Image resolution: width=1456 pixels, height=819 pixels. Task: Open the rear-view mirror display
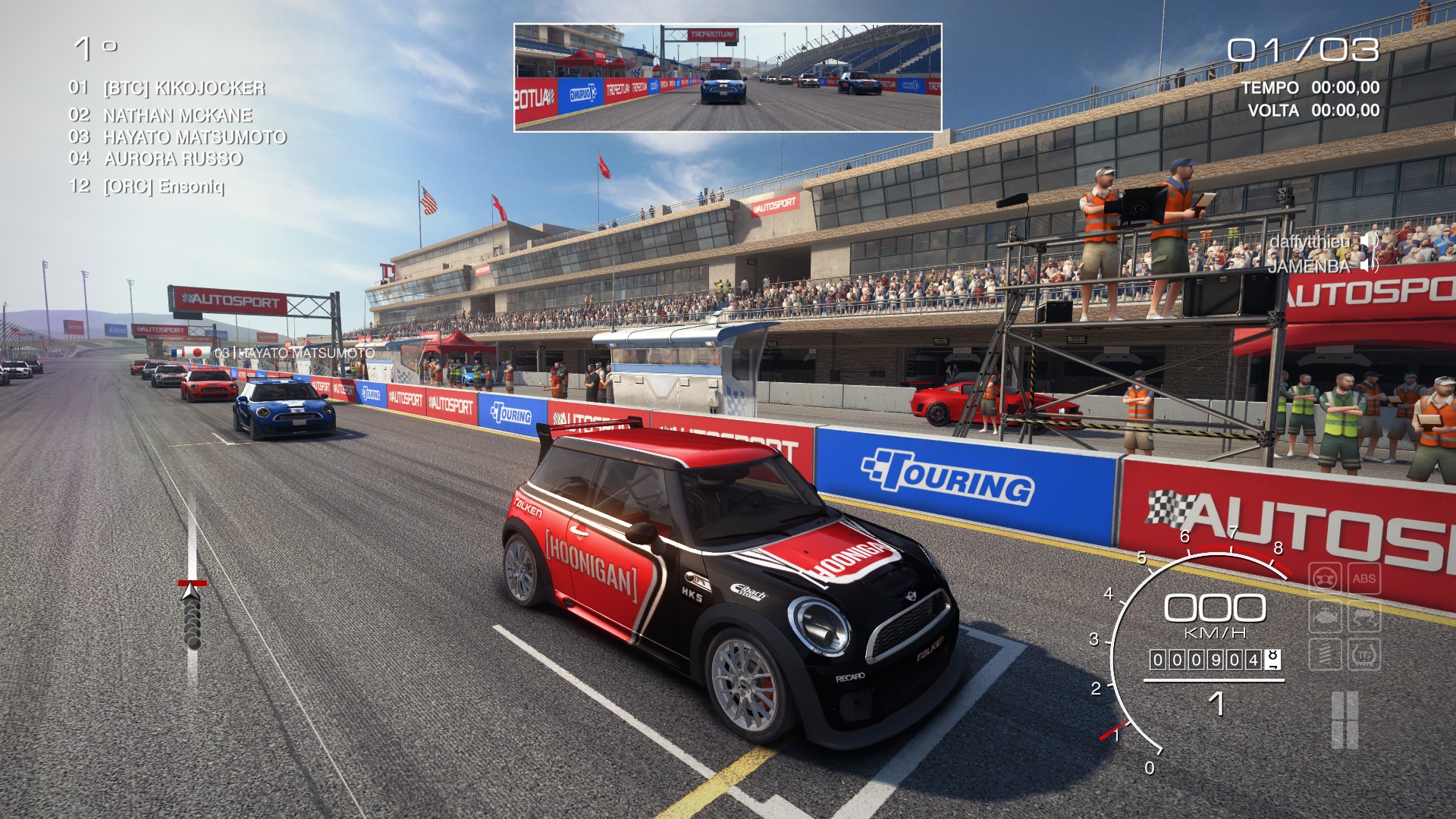(x=726, y=78)
